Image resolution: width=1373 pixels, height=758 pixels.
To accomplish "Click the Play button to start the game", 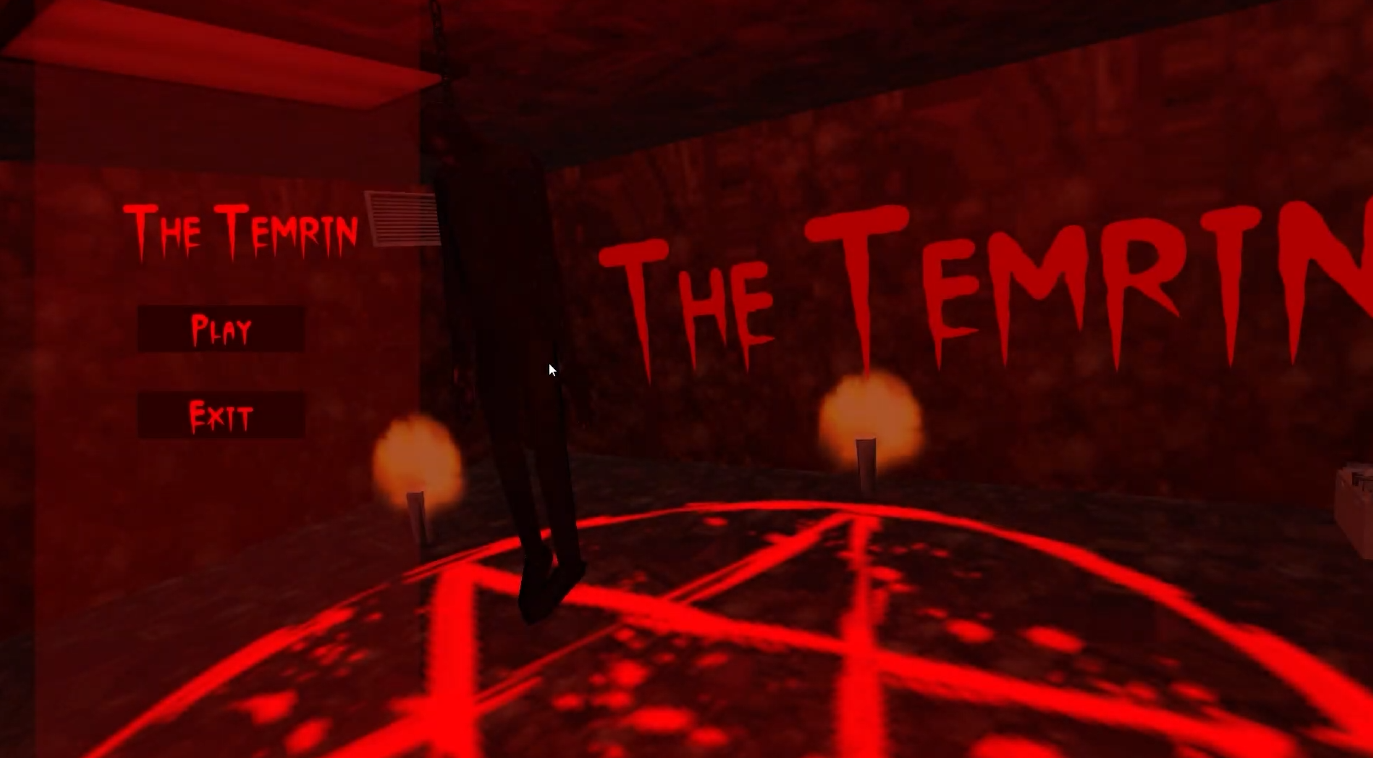I will click(x=220, y=330).
